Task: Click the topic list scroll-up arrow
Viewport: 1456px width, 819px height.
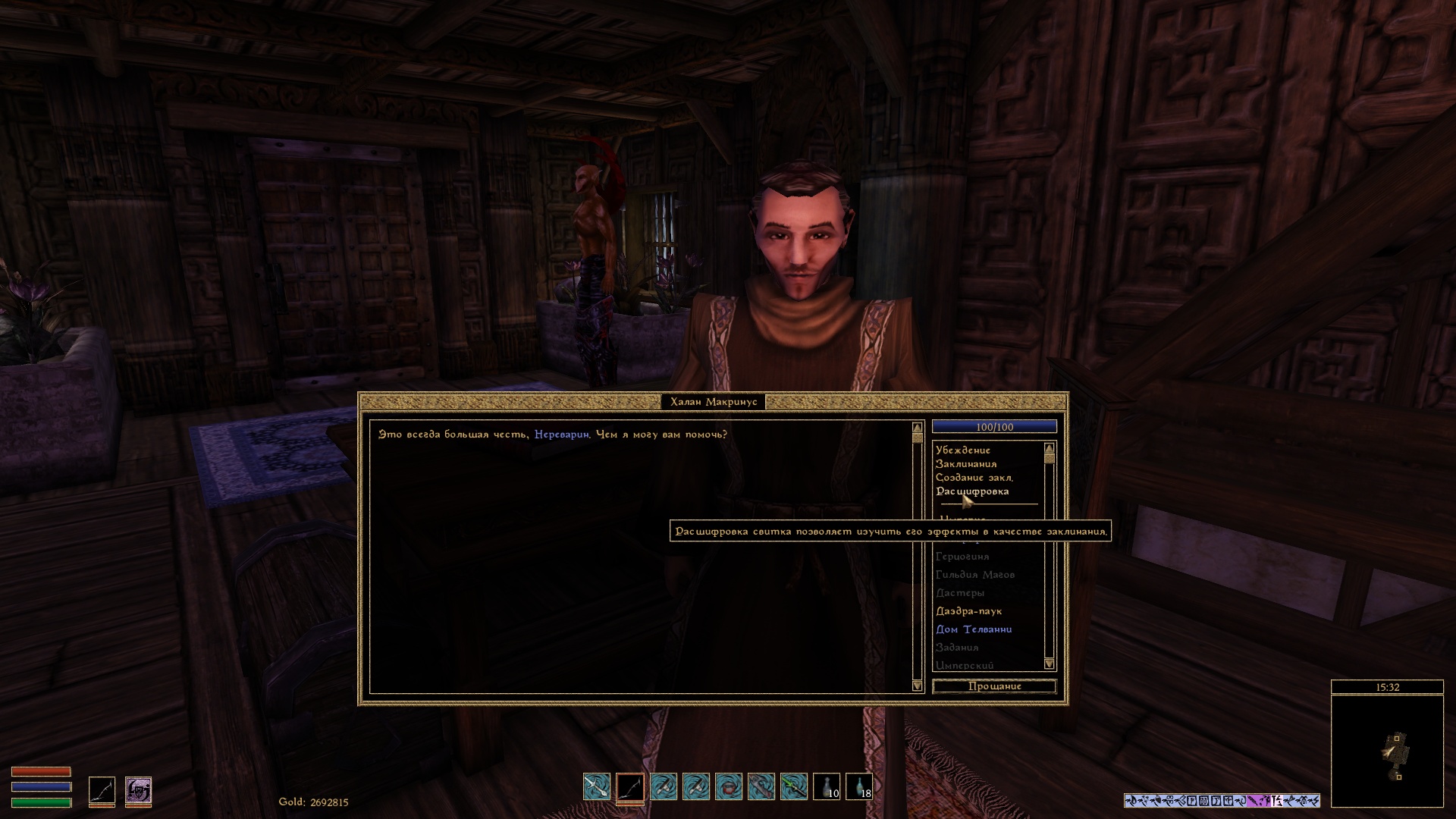Action: [x=1050, y=448]
